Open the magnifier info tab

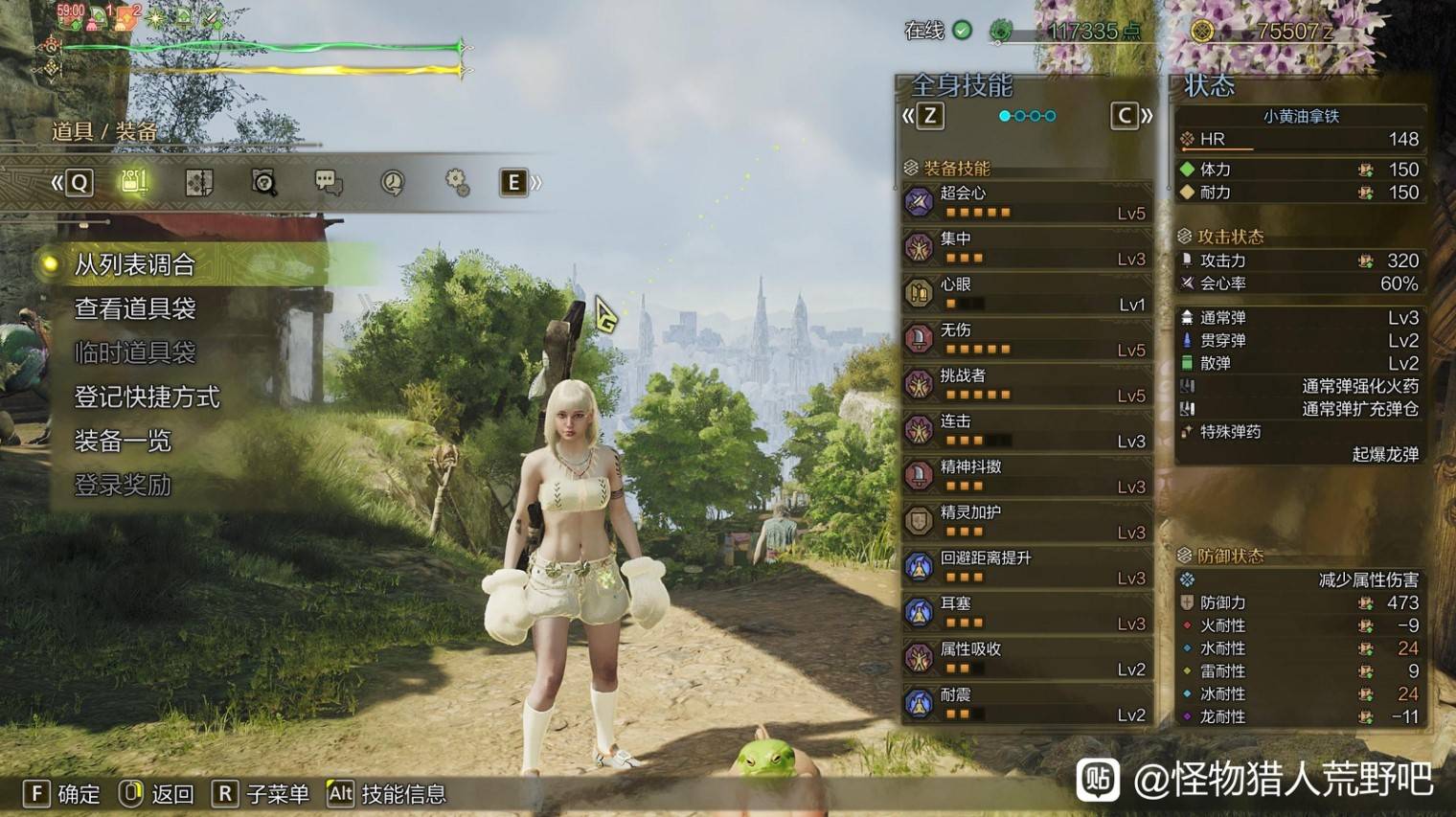click(x=263, y=182)
